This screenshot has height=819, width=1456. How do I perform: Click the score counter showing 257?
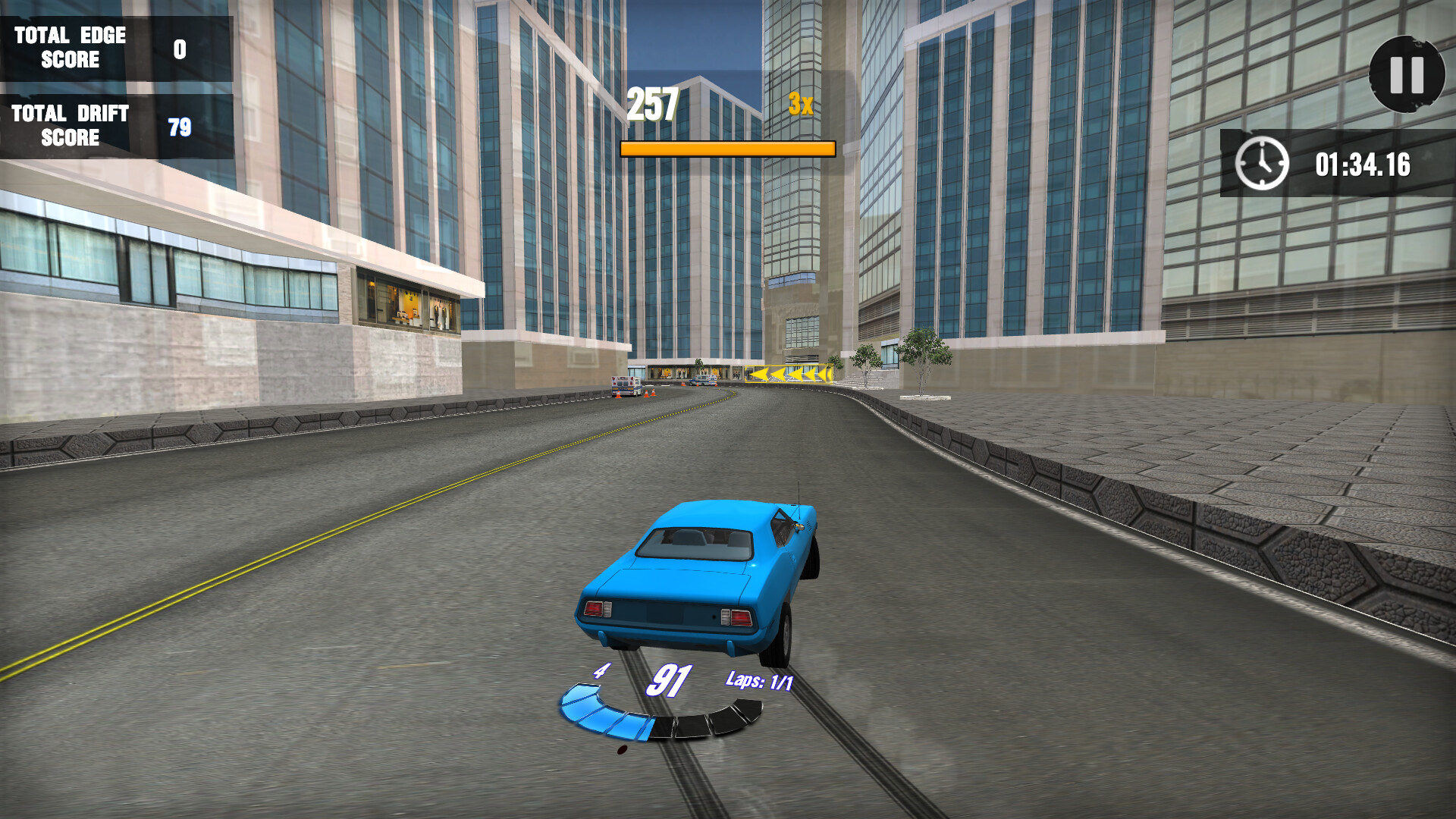point(653,102)
